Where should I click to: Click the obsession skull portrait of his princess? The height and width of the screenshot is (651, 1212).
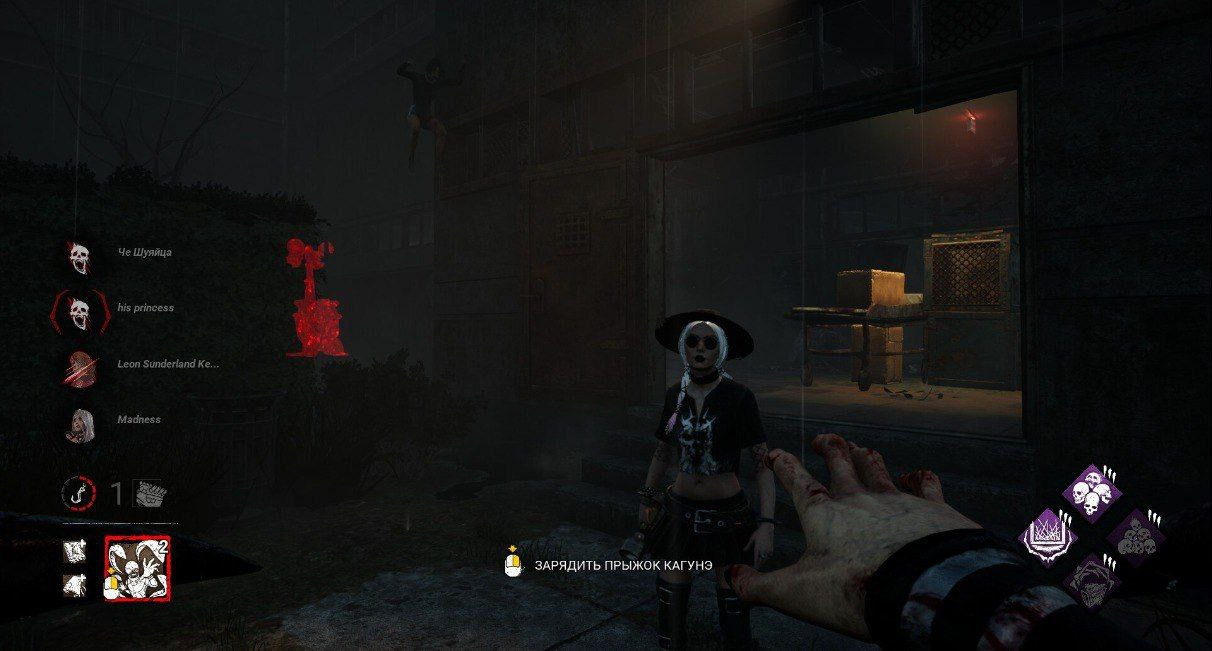click(x=79, y=312)
